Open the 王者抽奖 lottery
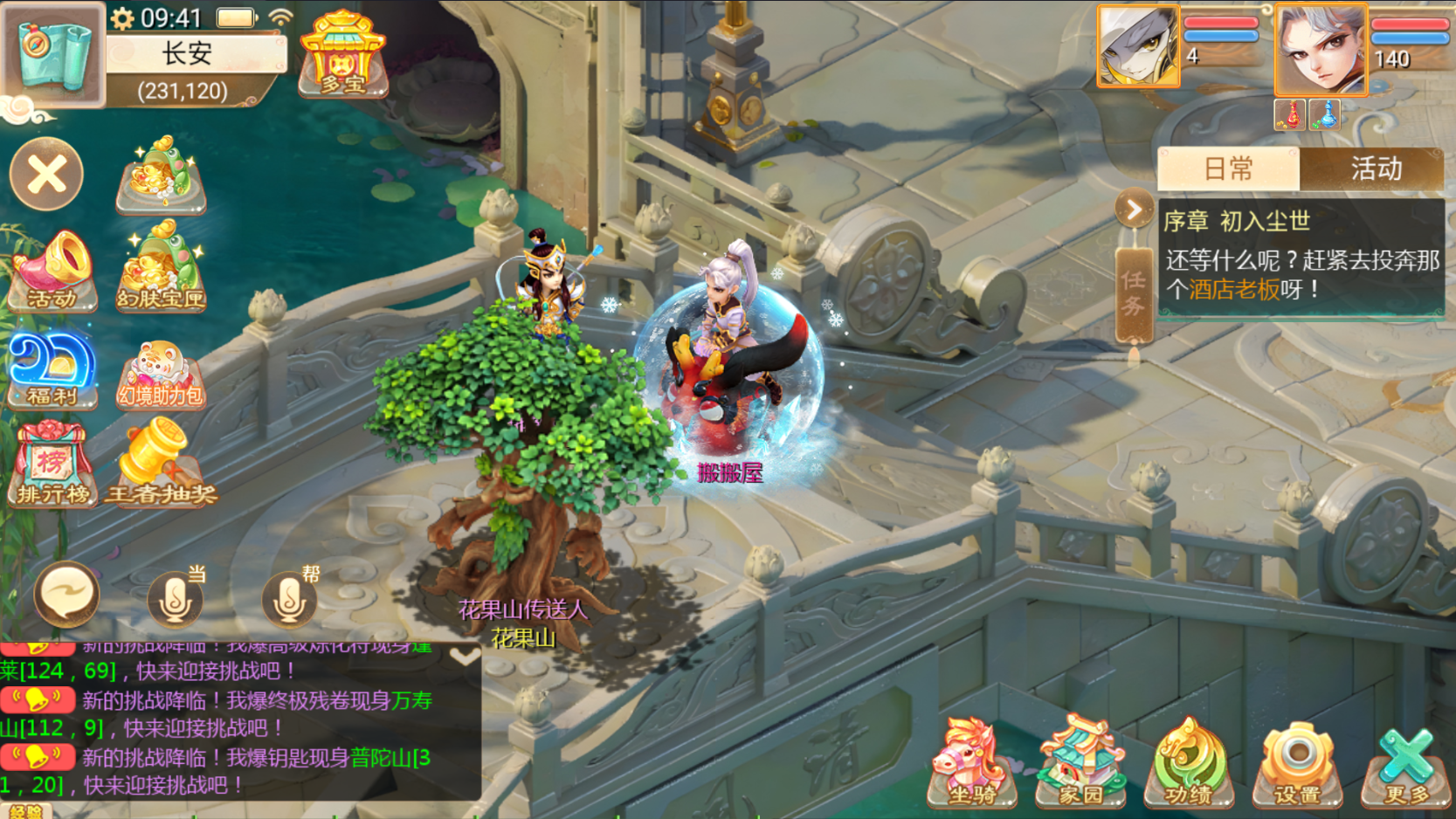This screenshot has height=819, width=1456. [x=161, y=463]
